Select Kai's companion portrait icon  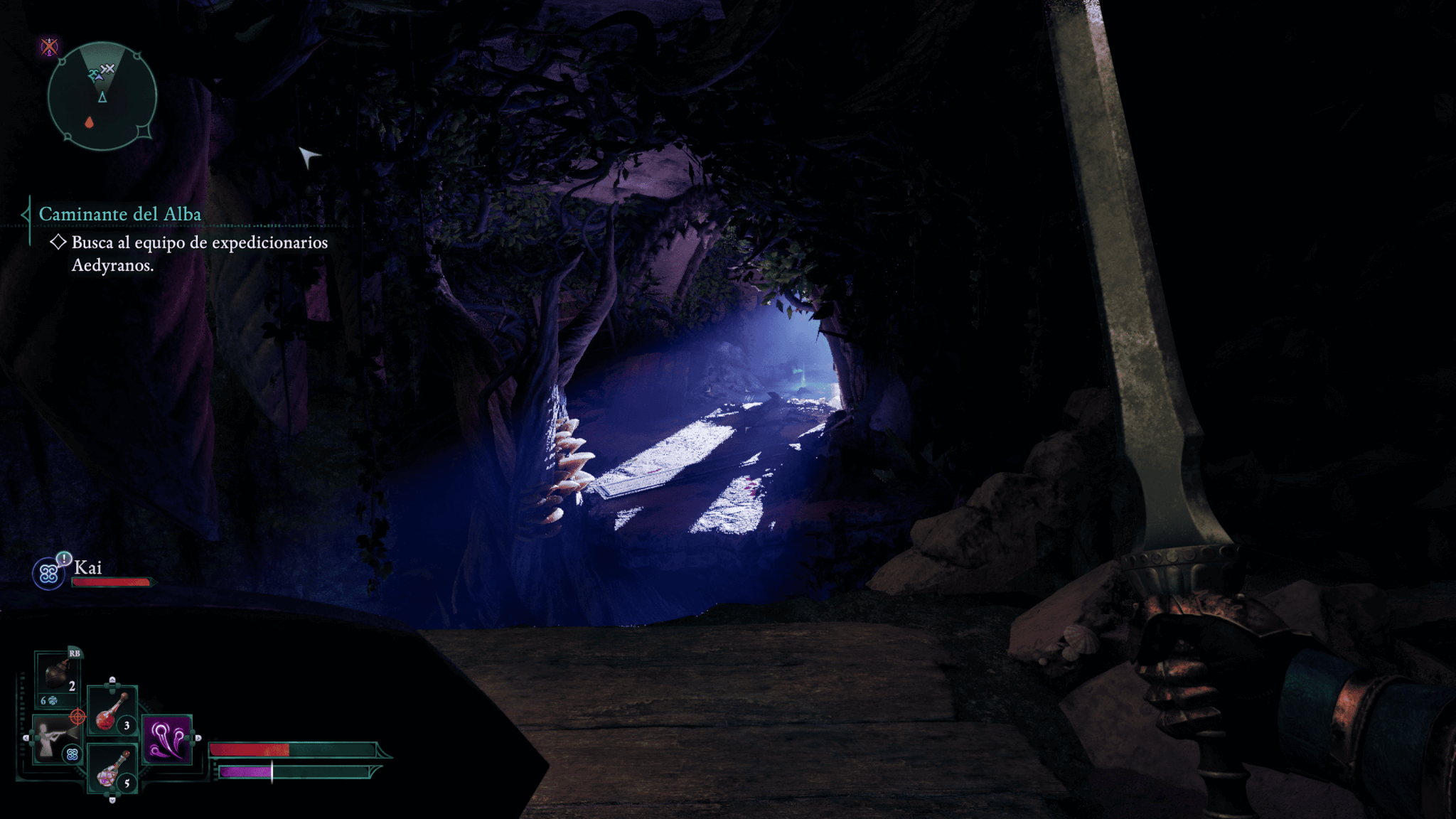click(49, 573)
